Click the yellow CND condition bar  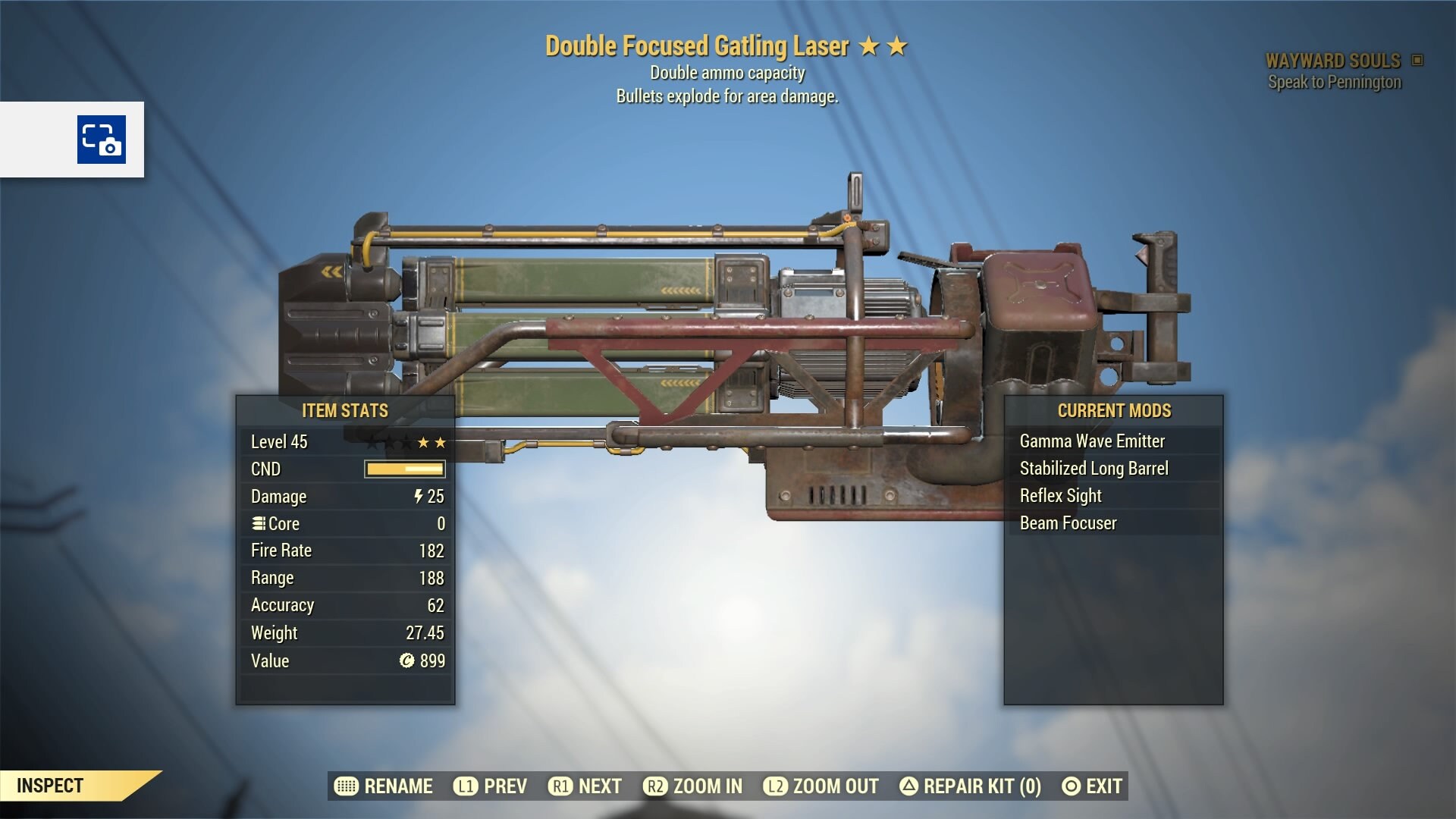tap(403, 469)
